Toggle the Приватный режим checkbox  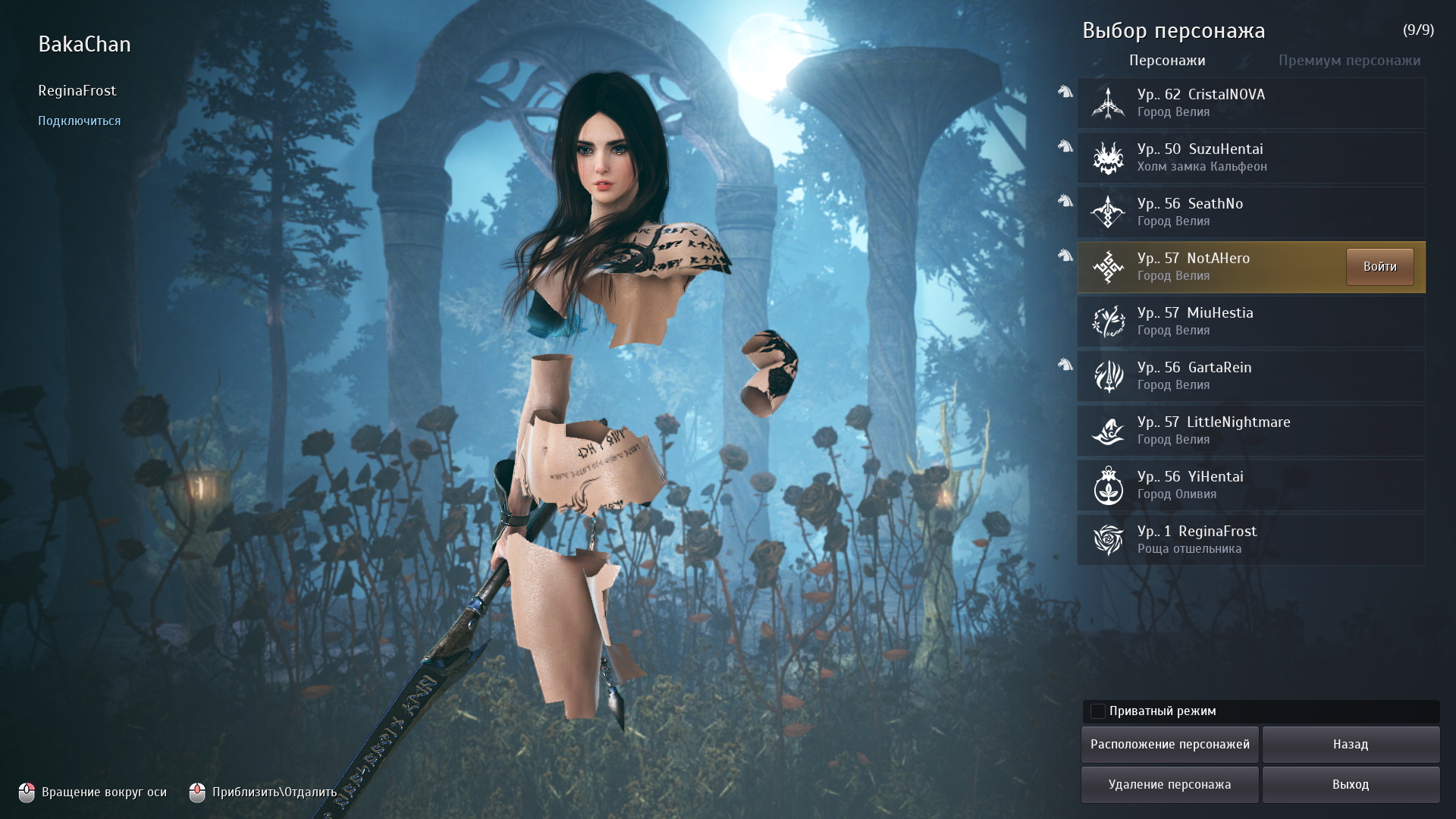coord(1098,711)
